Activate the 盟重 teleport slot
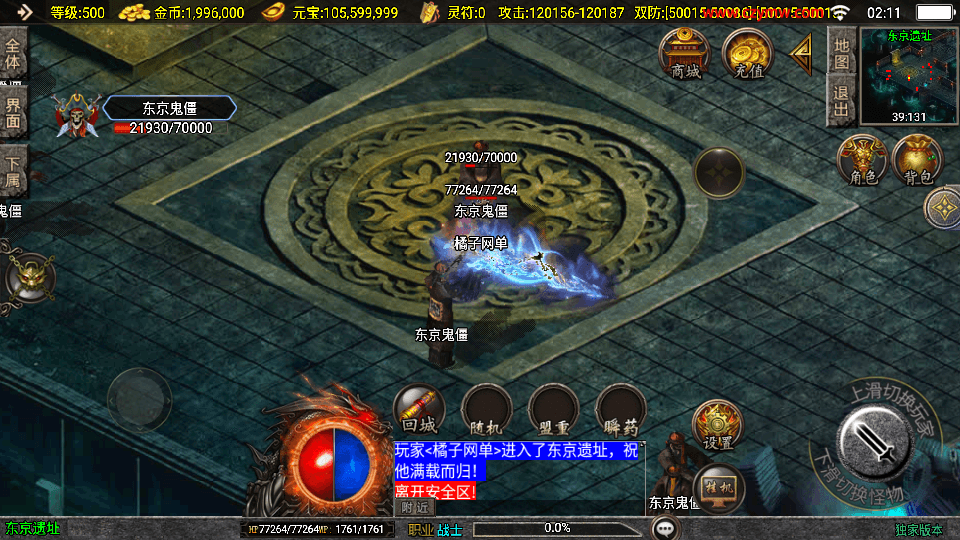Screen dimensions: 960x540 [554, 410]
